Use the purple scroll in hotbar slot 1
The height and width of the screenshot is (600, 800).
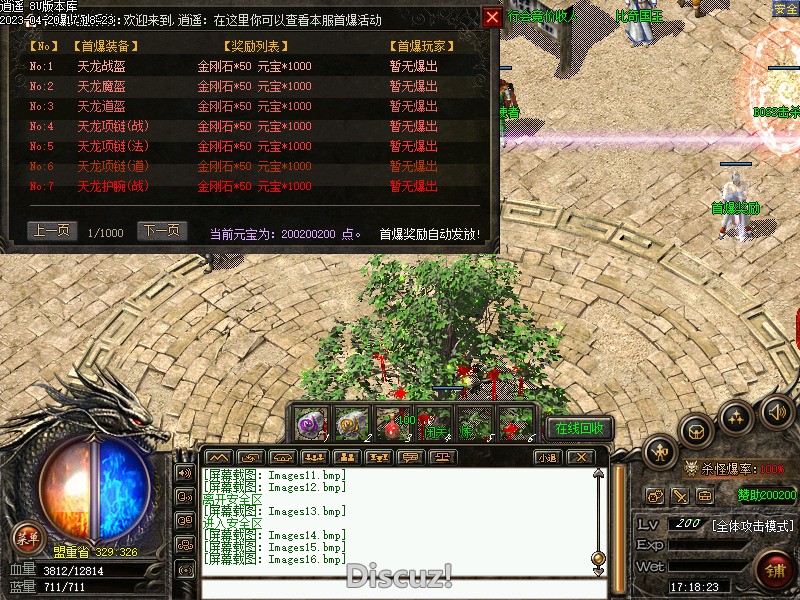click(310, 423)
